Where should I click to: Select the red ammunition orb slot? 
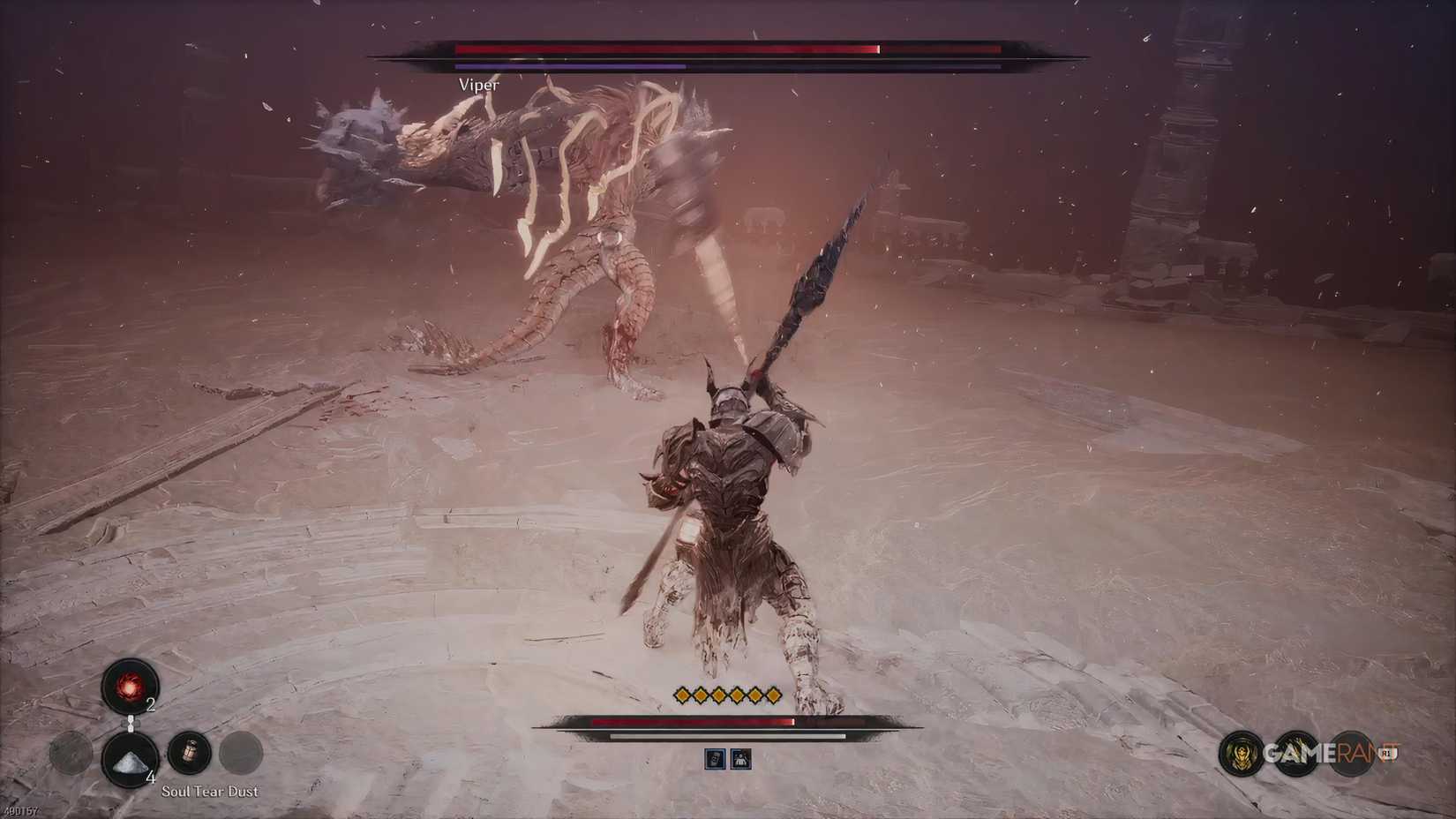[x=129, y=687]
